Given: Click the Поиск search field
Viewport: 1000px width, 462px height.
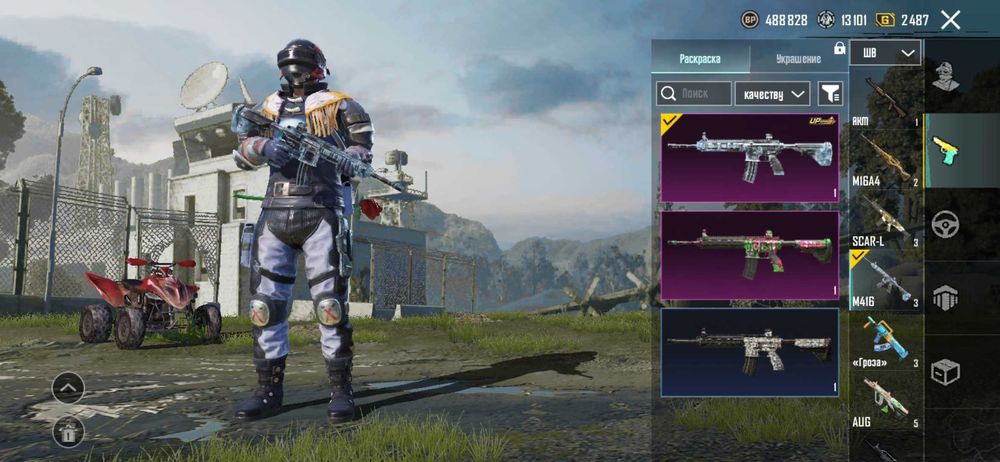Looking at the screenshot, I should (x=694, y=94).
